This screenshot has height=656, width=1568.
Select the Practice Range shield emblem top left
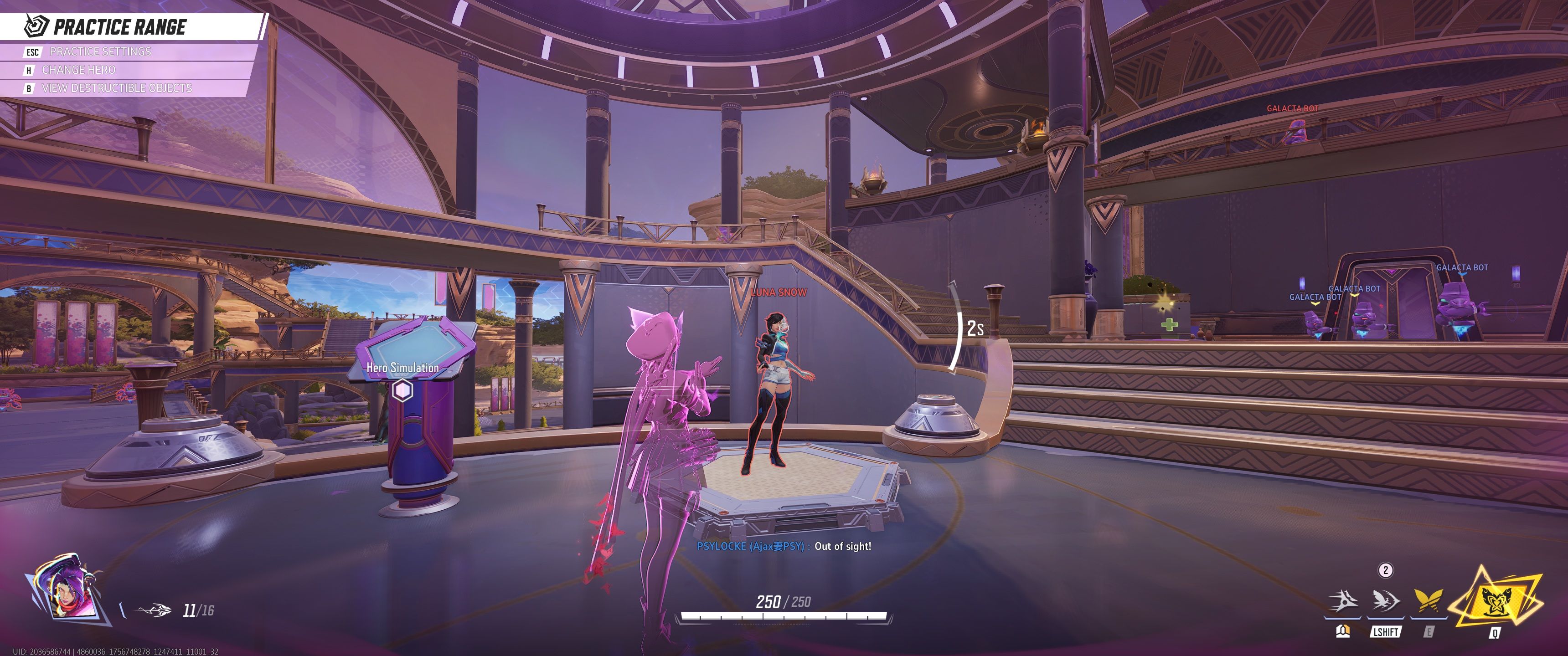click(34, 26)
